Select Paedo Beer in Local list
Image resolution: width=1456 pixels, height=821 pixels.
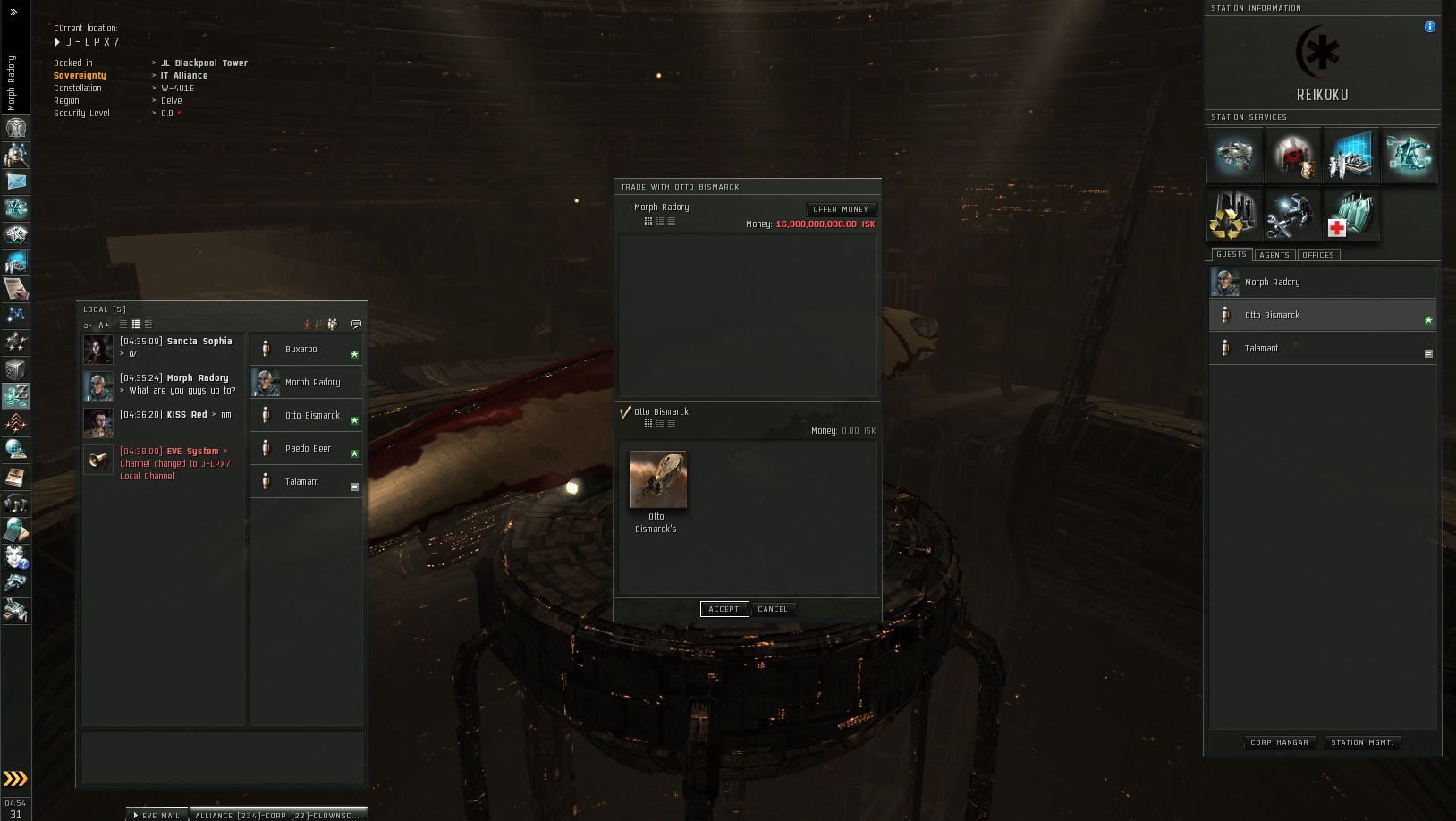click(308, 449)
